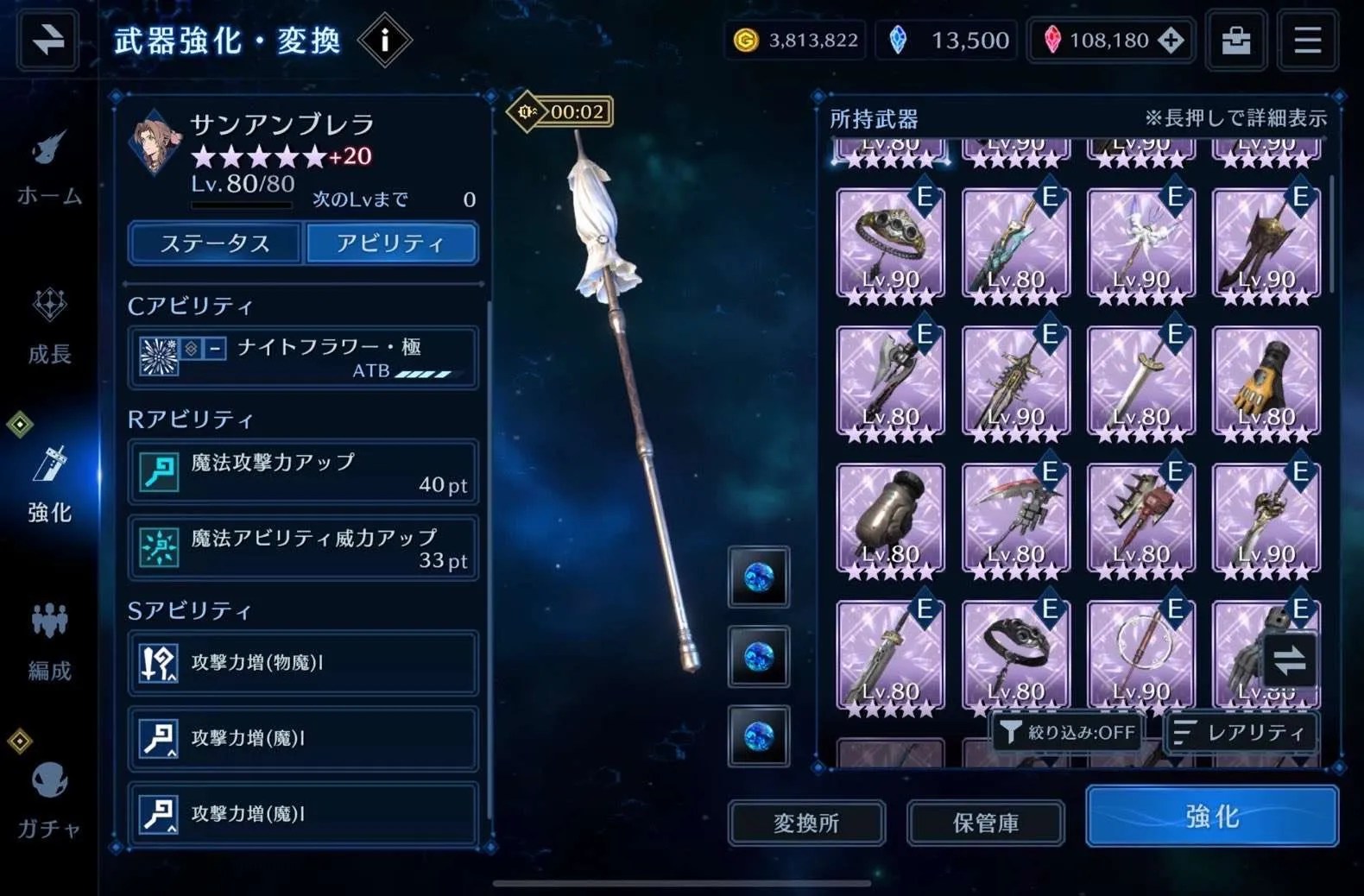The height and width of the screenshot is (896, 1364).
Task: Select the ナイトフラワー・極 ability row
Action: coord(303,357)
